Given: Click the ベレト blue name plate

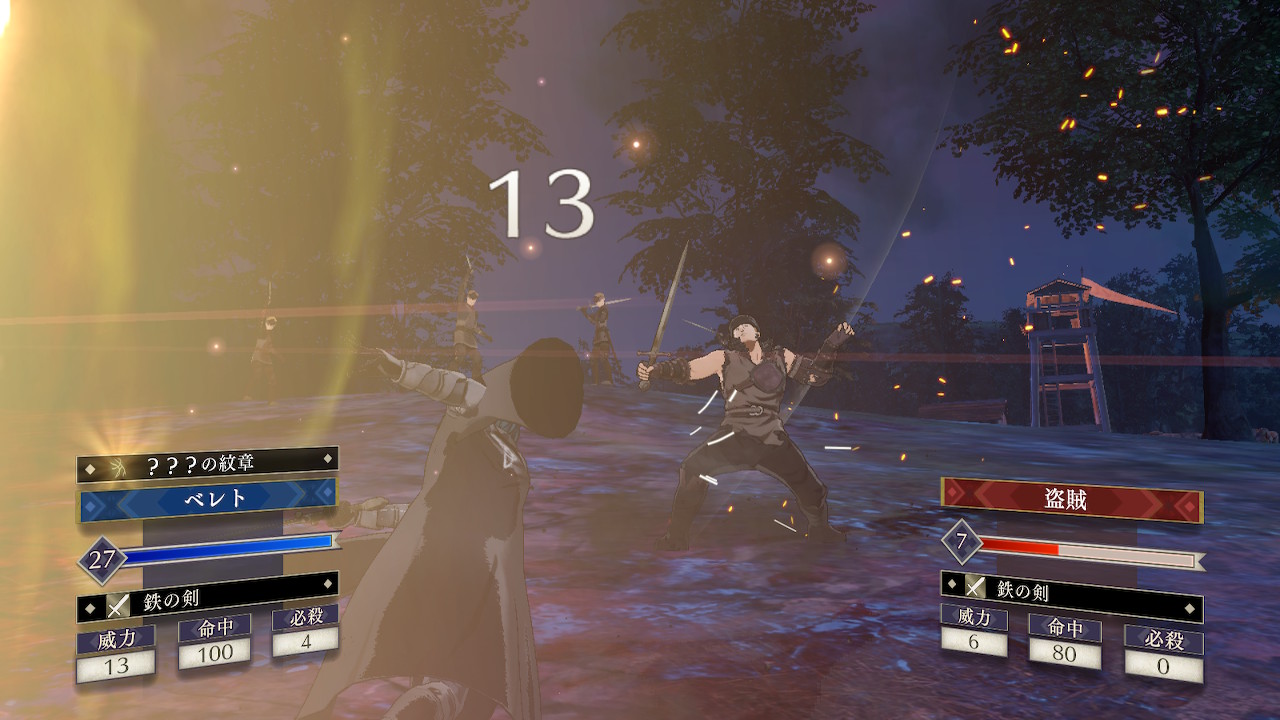Looking at the screenshot, I should (208, 500).
